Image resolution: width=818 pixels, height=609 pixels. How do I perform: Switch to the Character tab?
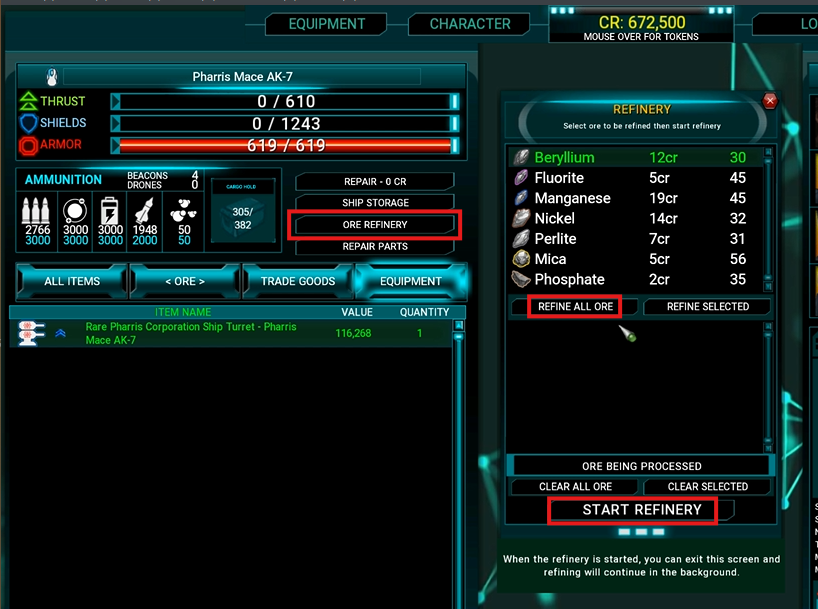point(470,24)
